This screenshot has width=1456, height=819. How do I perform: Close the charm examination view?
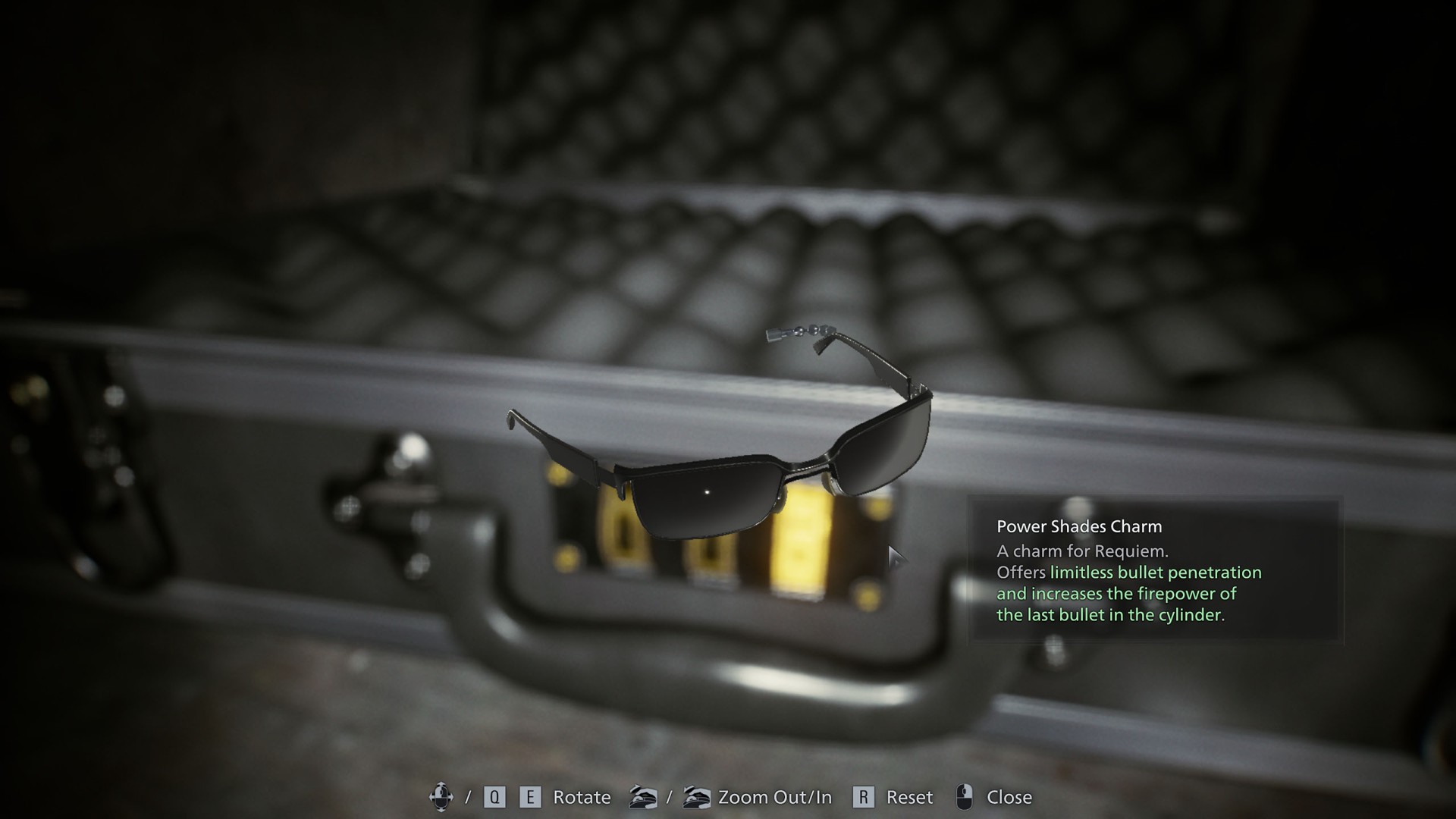click(x=993, y=797)
